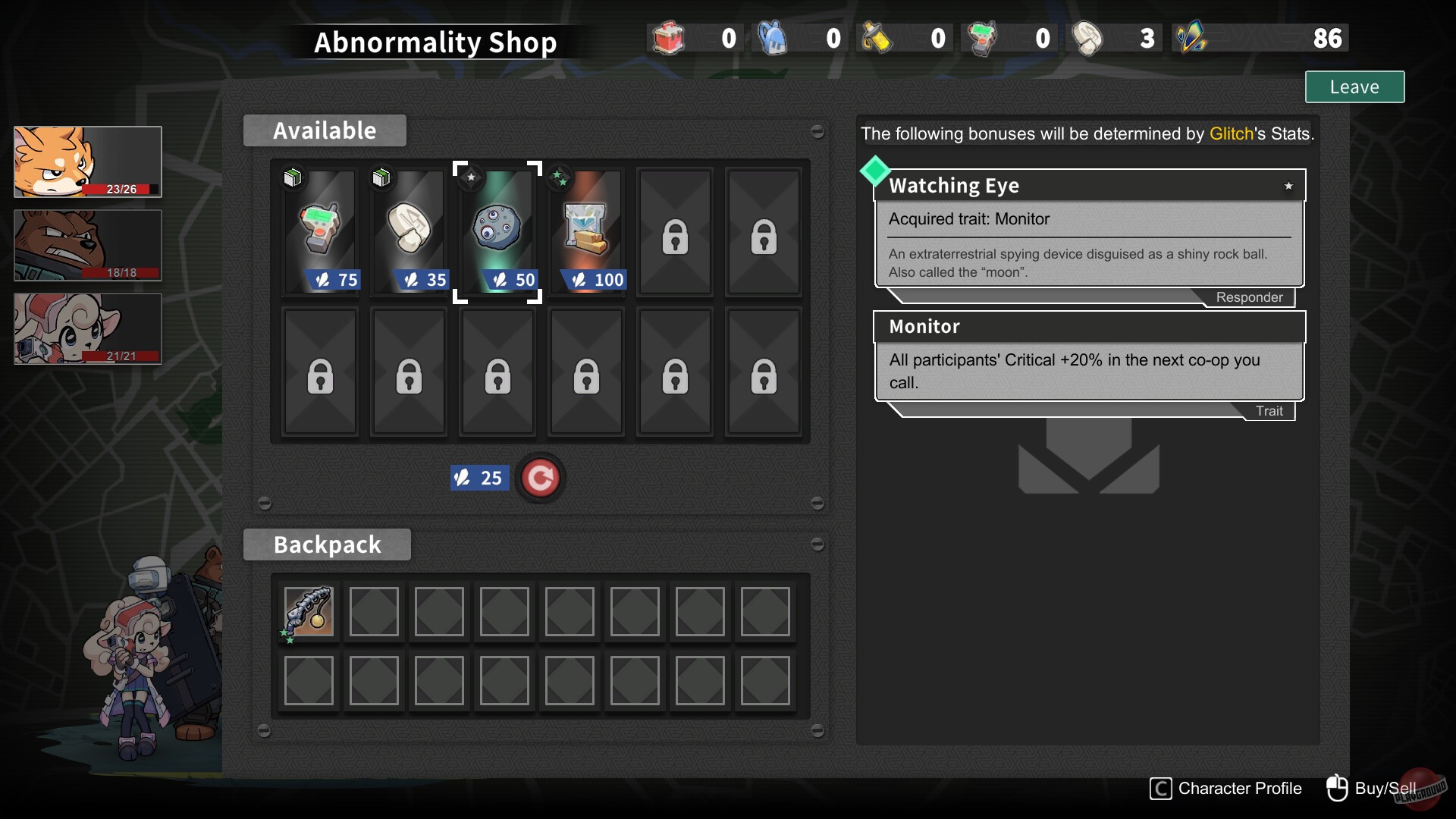Click the reroll shop icon
The image size is (1456, 819).
coord(540,478)
